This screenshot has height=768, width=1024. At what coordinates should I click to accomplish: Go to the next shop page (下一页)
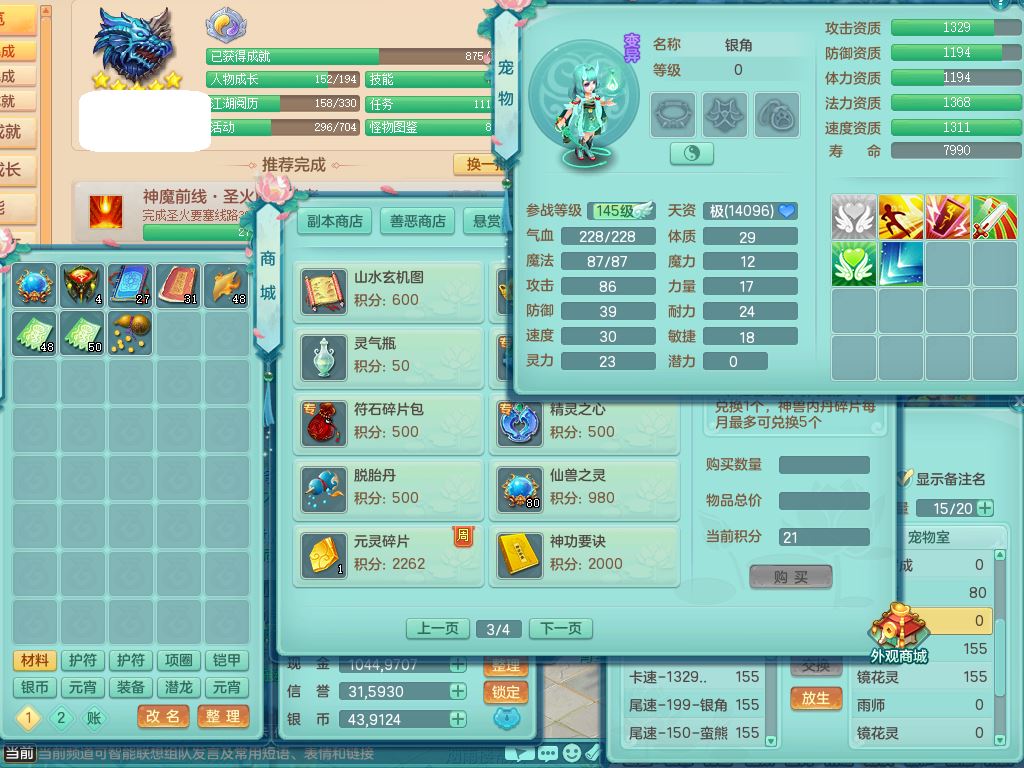(x=560, y=629)
